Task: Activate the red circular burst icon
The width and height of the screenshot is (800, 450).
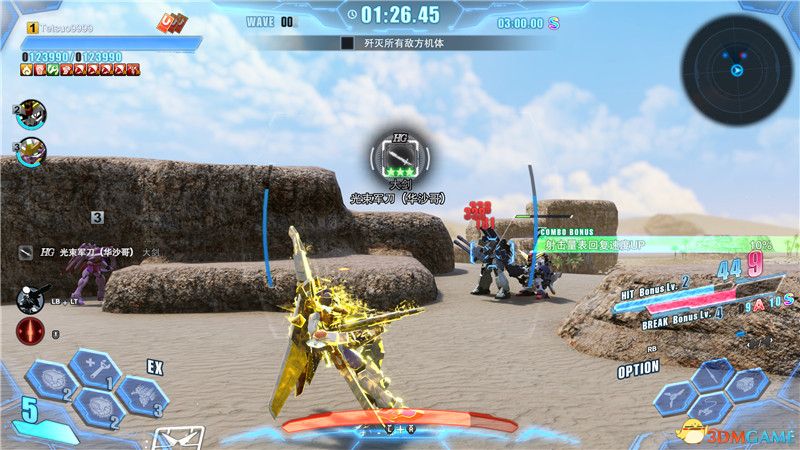Action: pyautogui.click(x=29, y=332)
